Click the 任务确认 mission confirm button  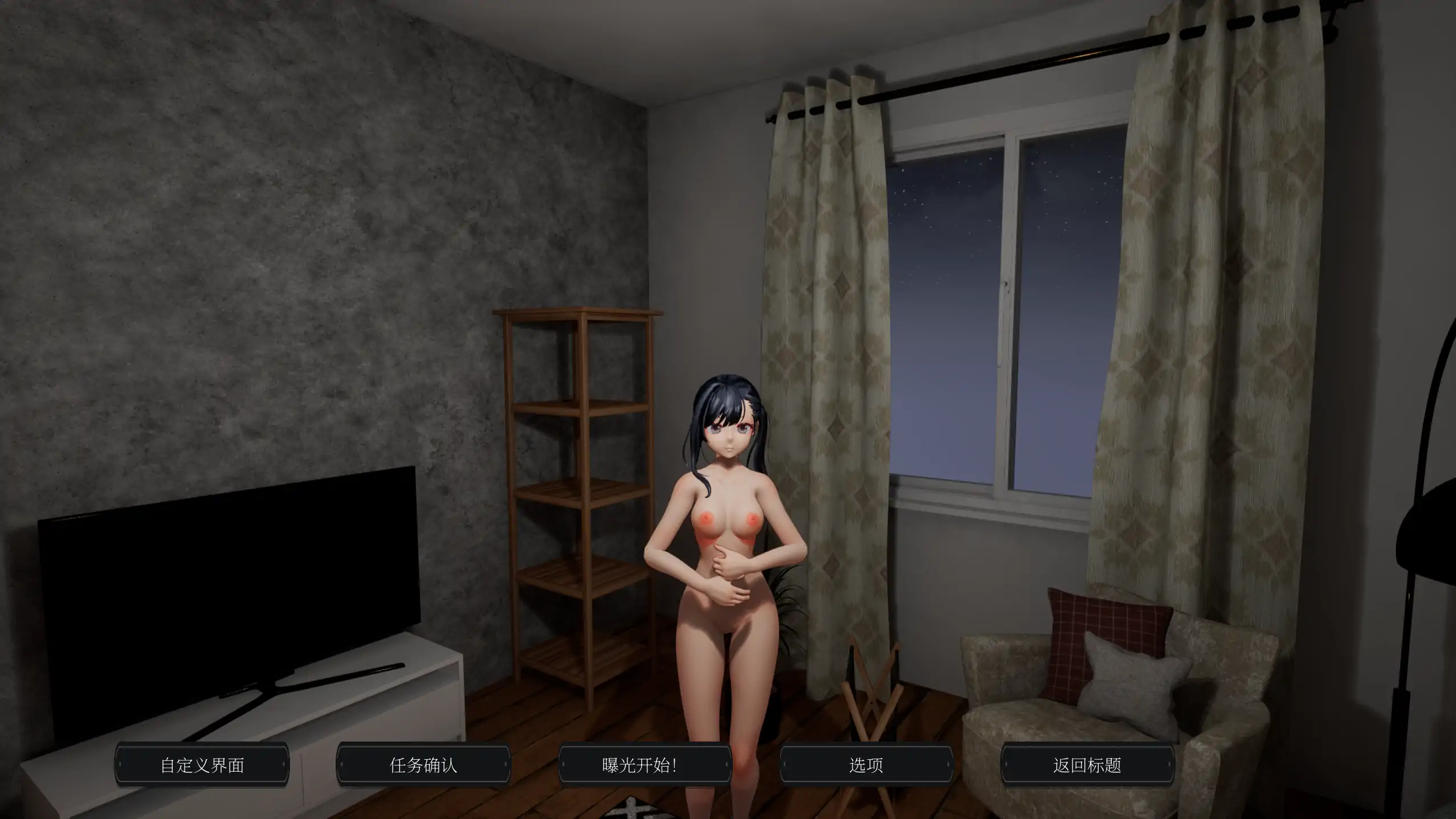click(423, 765)
